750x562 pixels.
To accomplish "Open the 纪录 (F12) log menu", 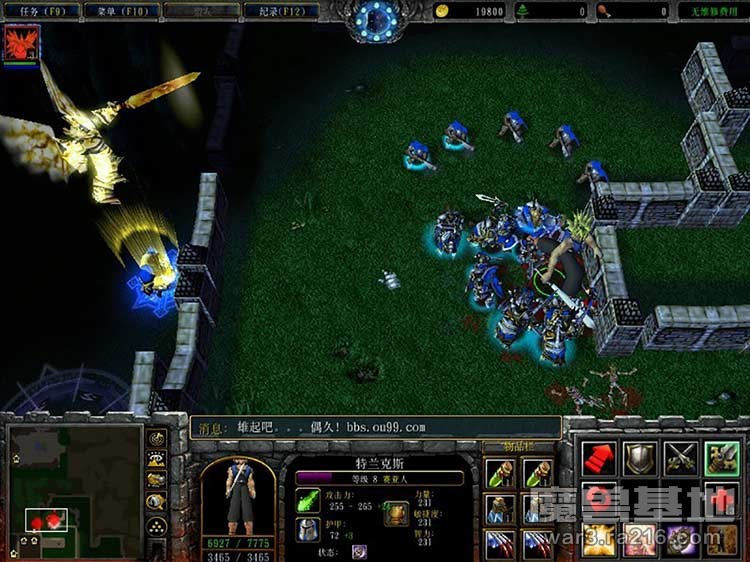I will point(280,11).
